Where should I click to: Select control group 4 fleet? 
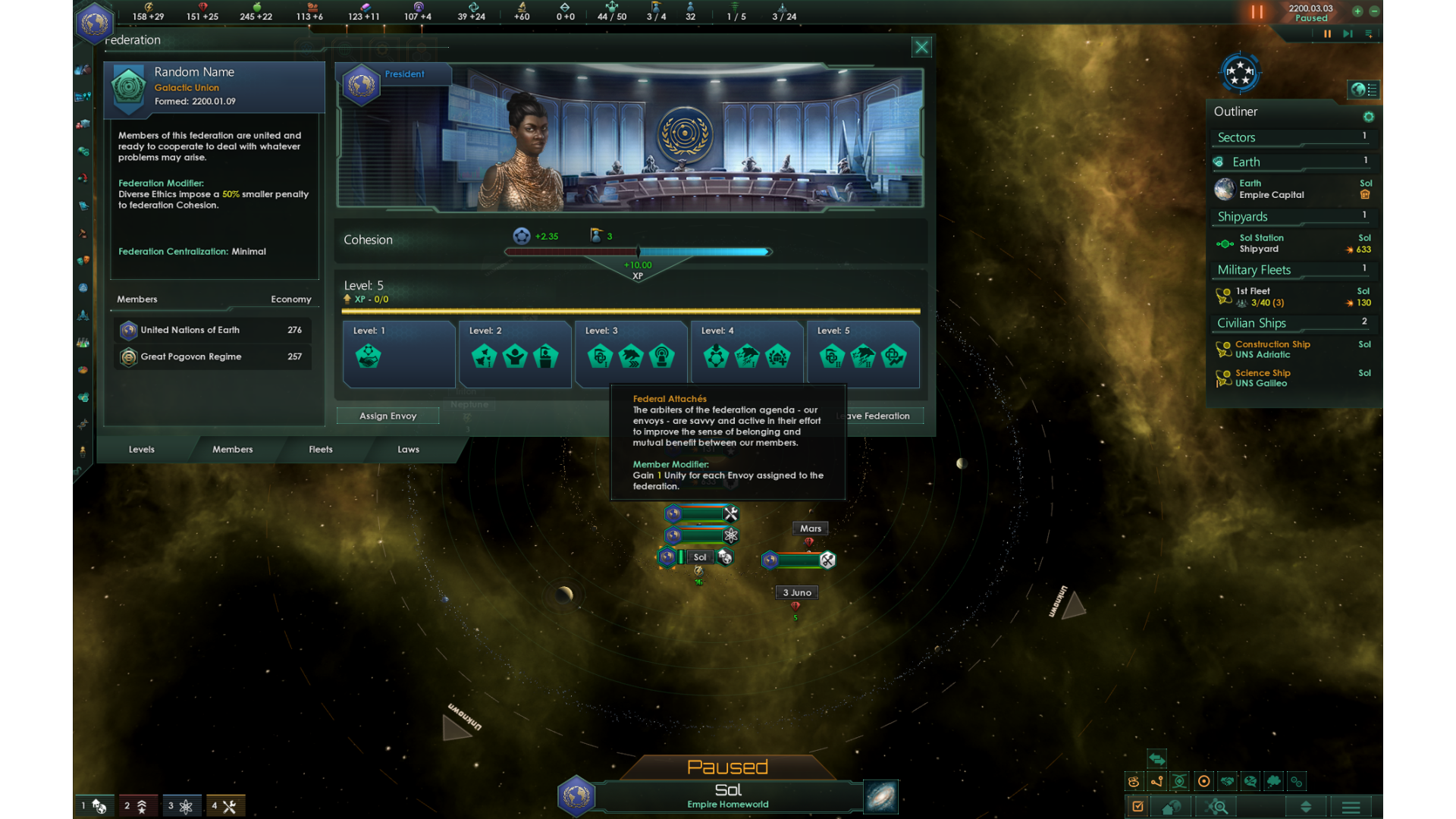tap(225, 806)
